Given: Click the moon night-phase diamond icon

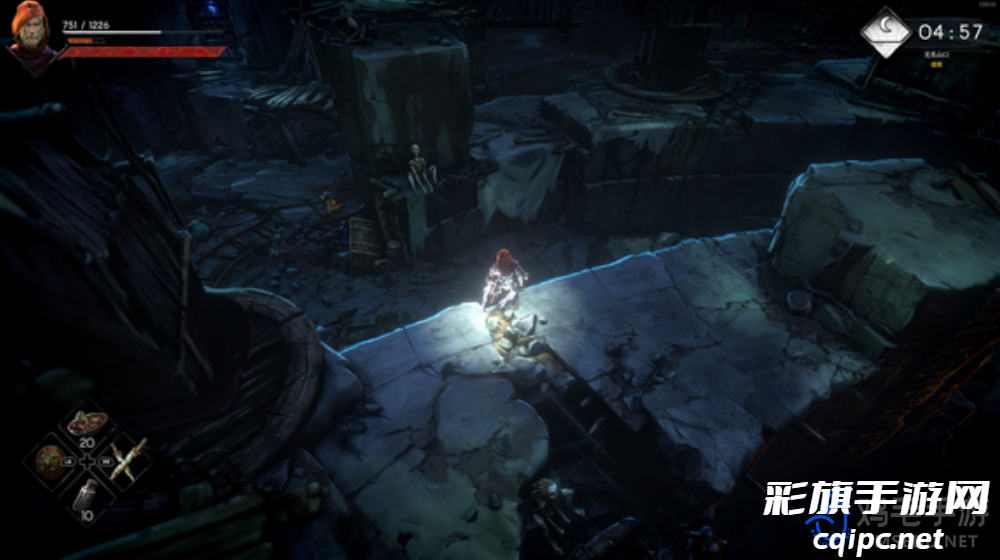Looking at the screenshot, I should pos(886,32).
